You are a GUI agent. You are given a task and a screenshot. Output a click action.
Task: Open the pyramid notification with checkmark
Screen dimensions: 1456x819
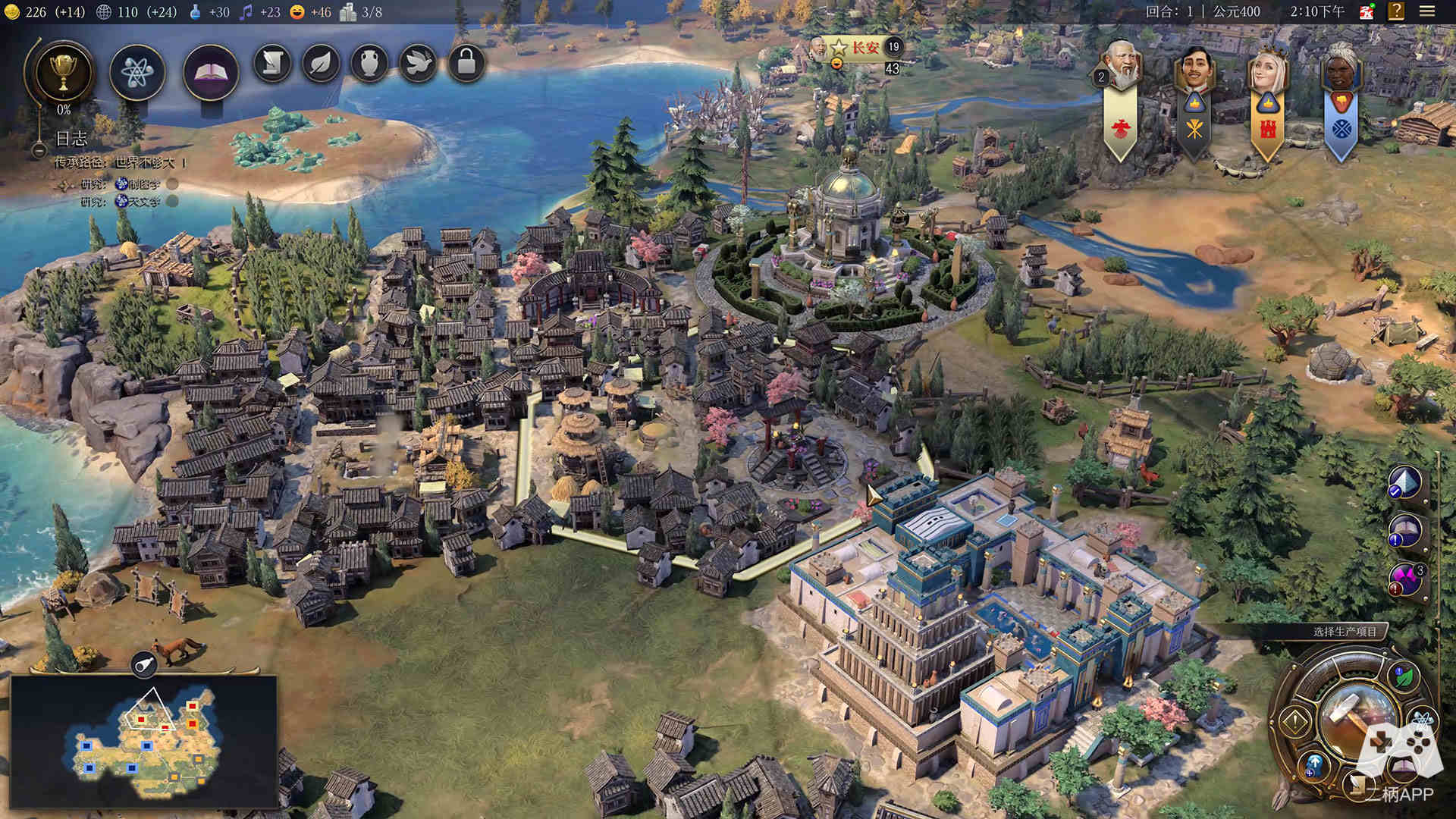coord(1404,482)
